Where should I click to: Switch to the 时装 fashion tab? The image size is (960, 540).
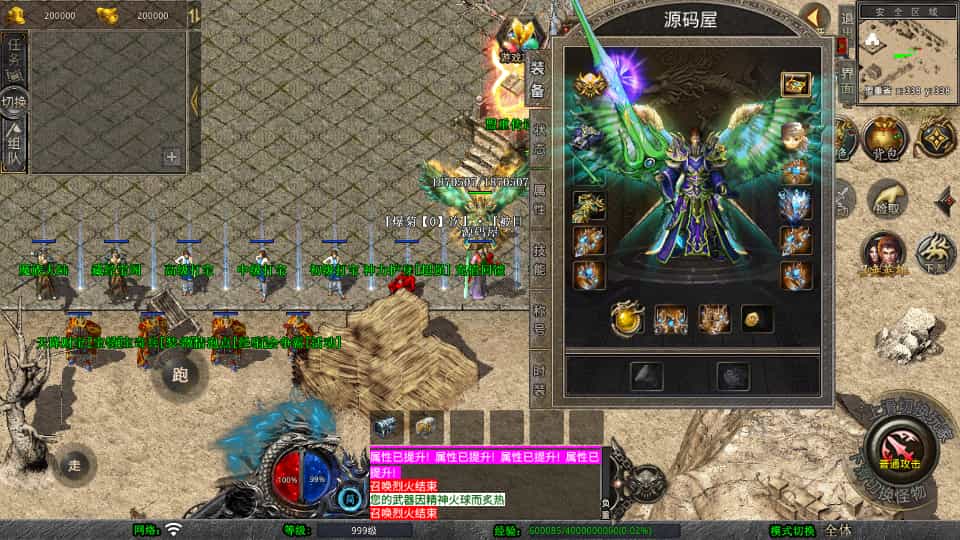(538, 375)
